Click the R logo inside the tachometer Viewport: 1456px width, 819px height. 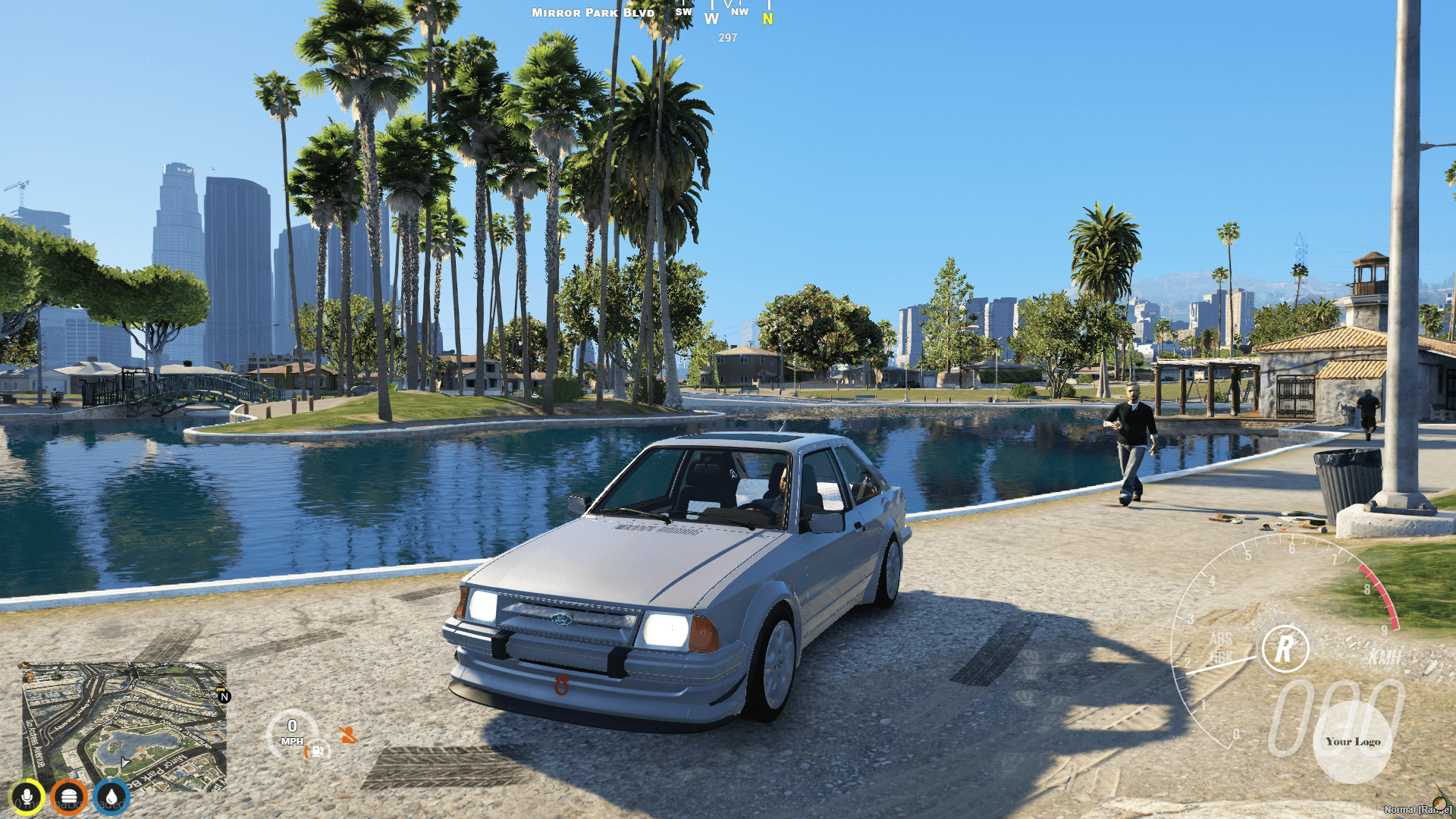1287,648
